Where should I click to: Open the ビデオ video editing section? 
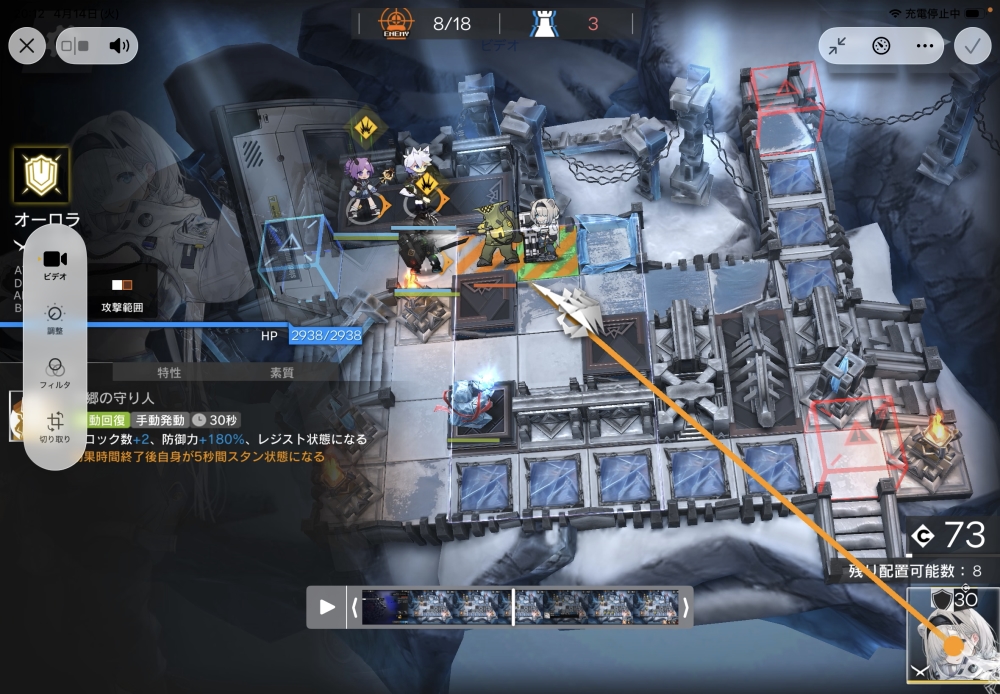(55, 263)
